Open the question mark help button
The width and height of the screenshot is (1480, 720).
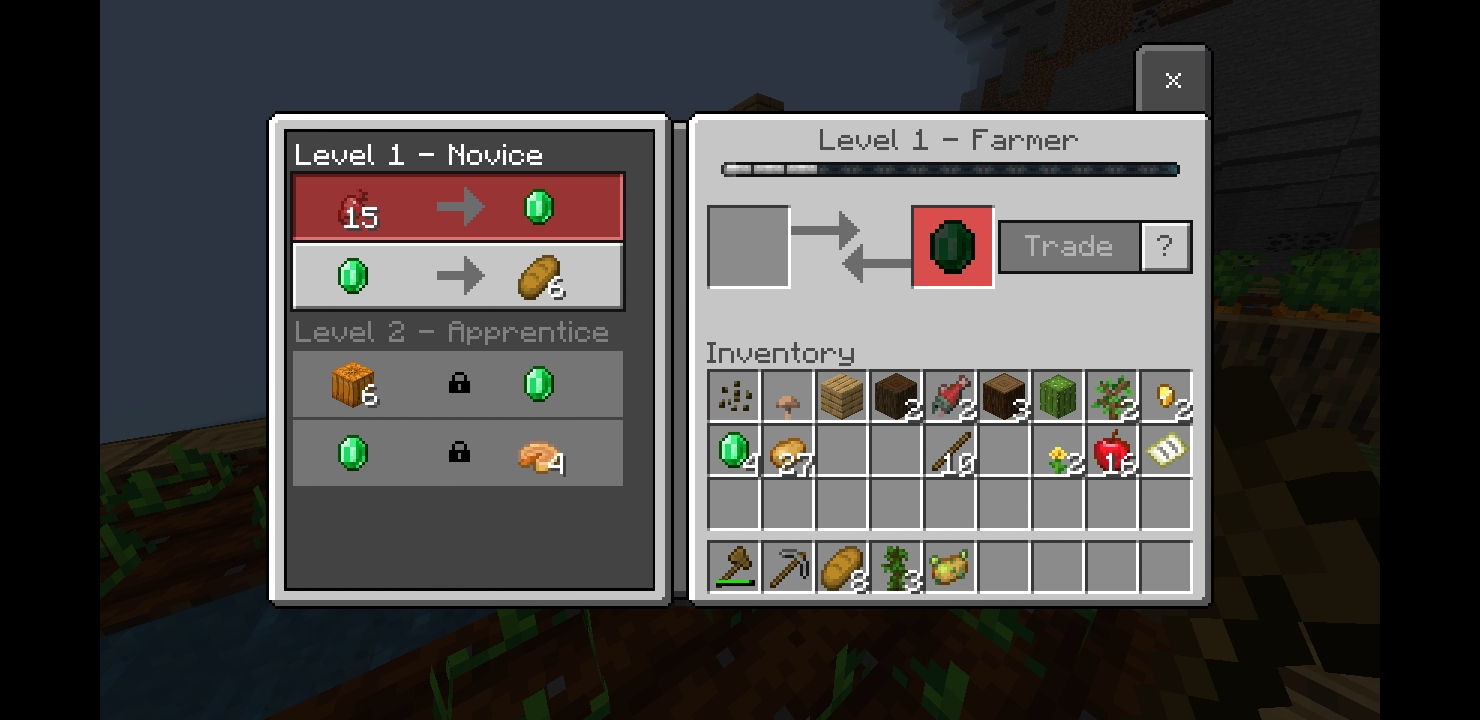tap(1165, 246)
